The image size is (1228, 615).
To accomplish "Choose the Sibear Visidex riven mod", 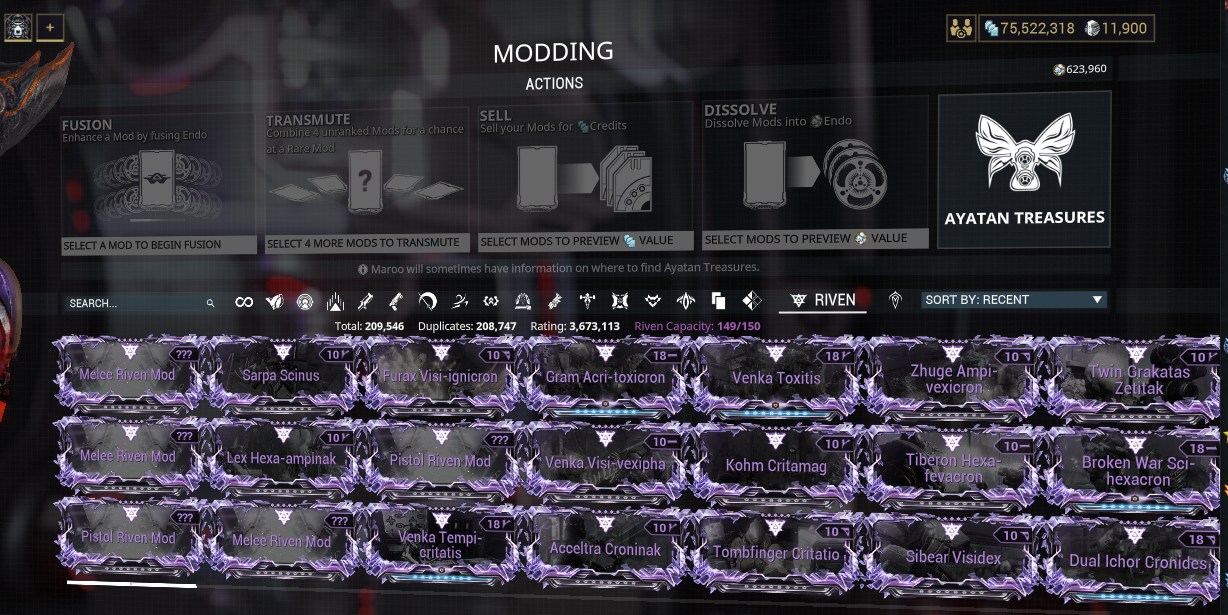I will [x=953, y=558].
